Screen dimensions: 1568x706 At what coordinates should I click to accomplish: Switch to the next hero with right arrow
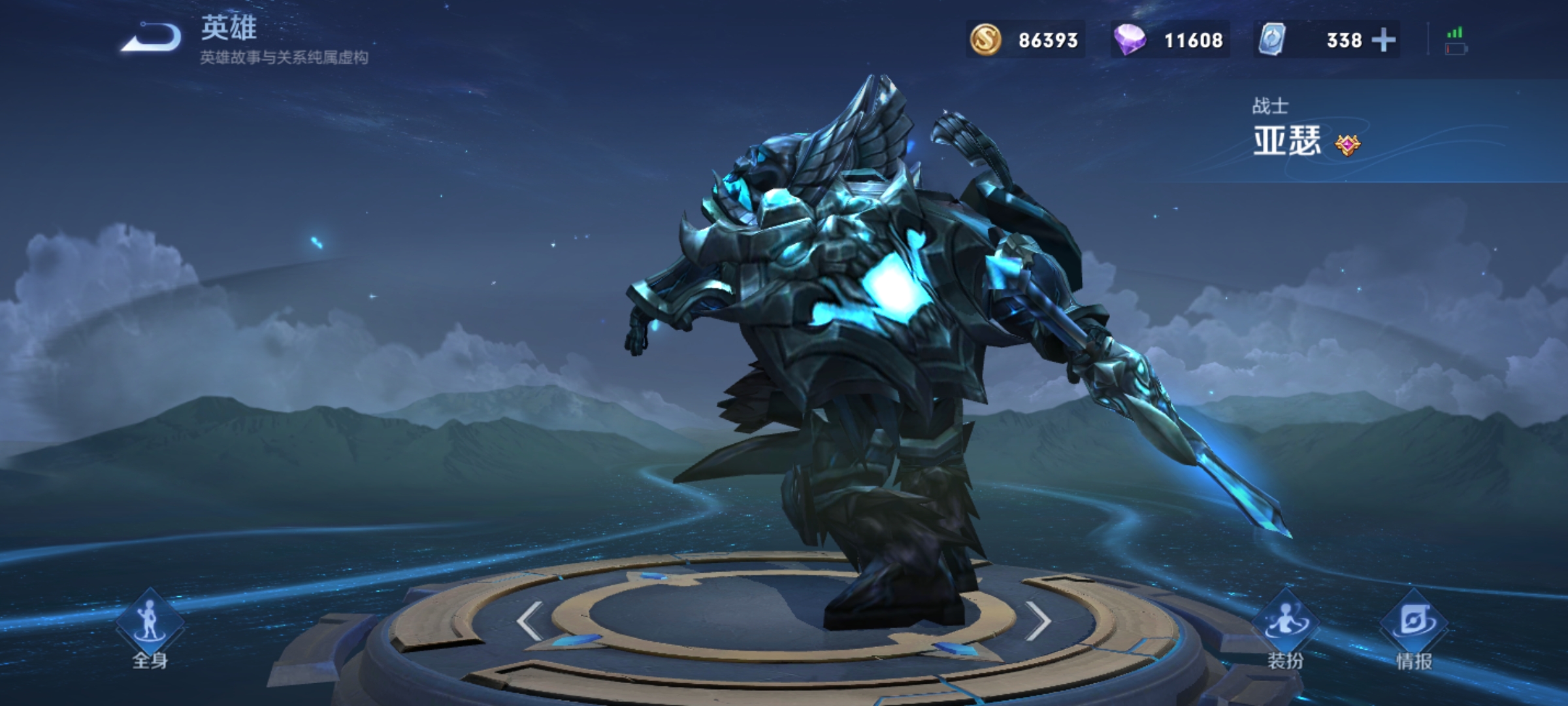[1037, 620]
